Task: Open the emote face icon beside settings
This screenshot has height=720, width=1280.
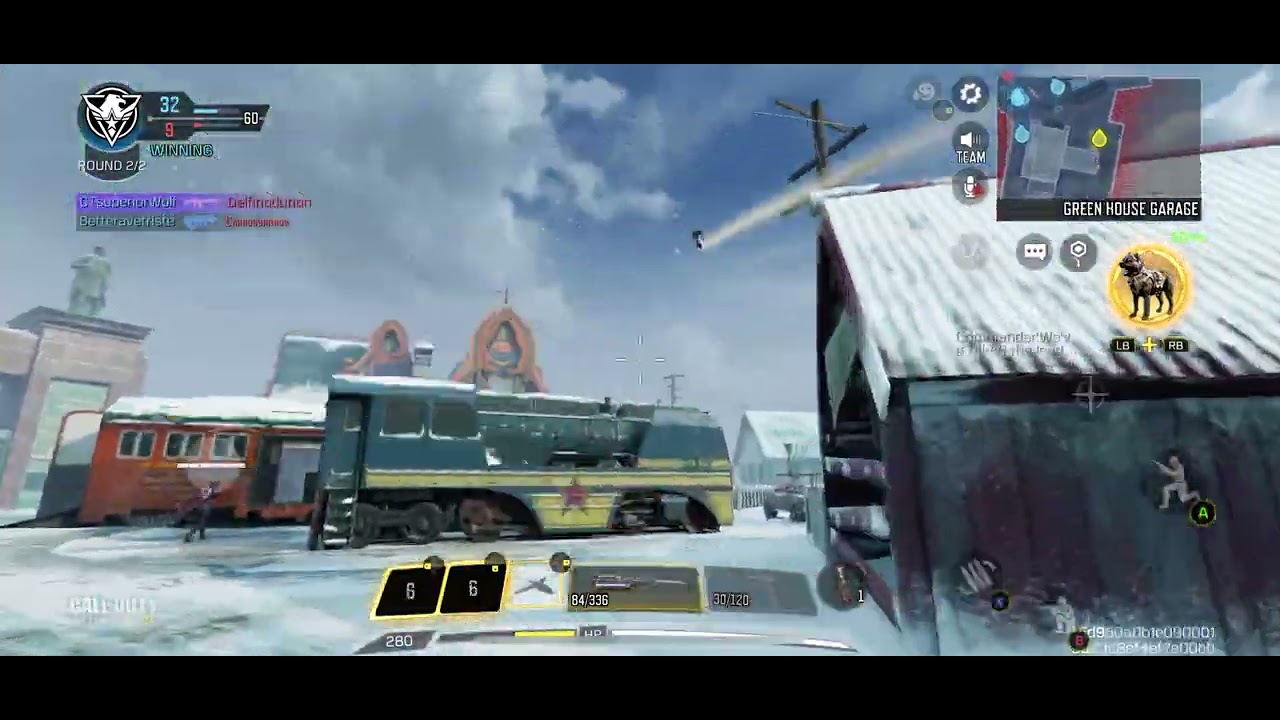Action: click(925, 93)
